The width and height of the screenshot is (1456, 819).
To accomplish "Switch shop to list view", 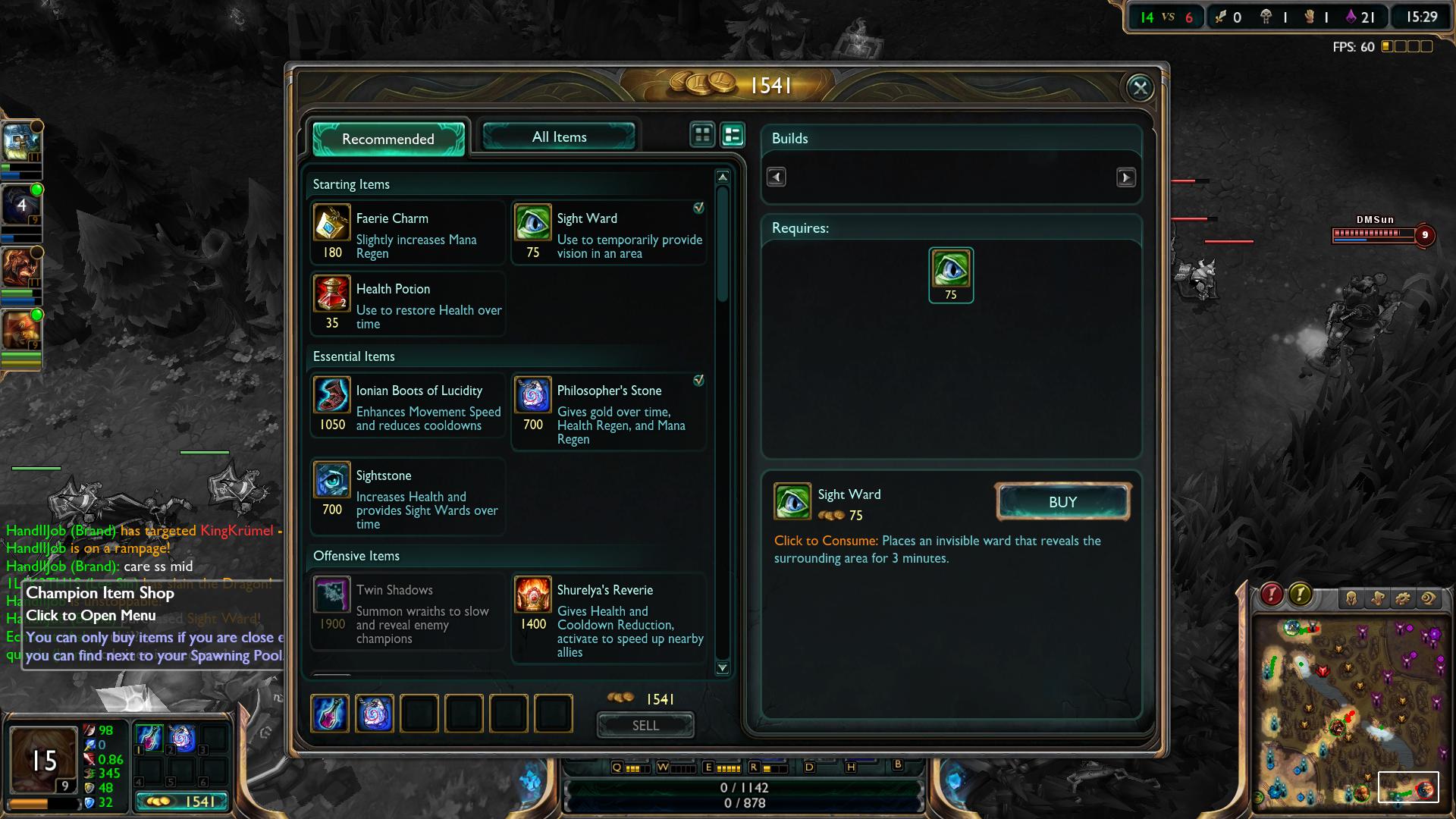I will tap(733, 135).
